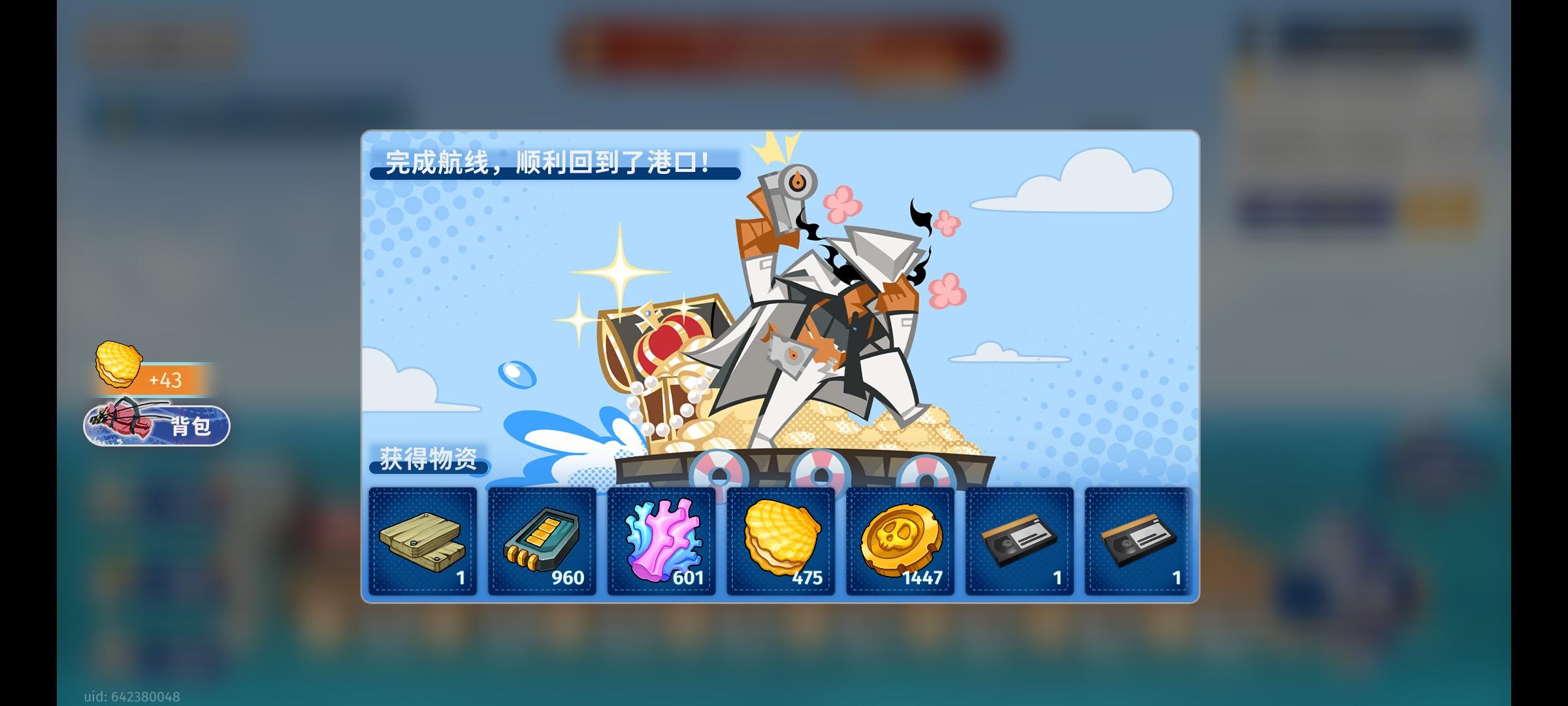Viewport: 1568px width, 706px height.
Task: Select the skull coin reward showing 1447
Action: 900,543
